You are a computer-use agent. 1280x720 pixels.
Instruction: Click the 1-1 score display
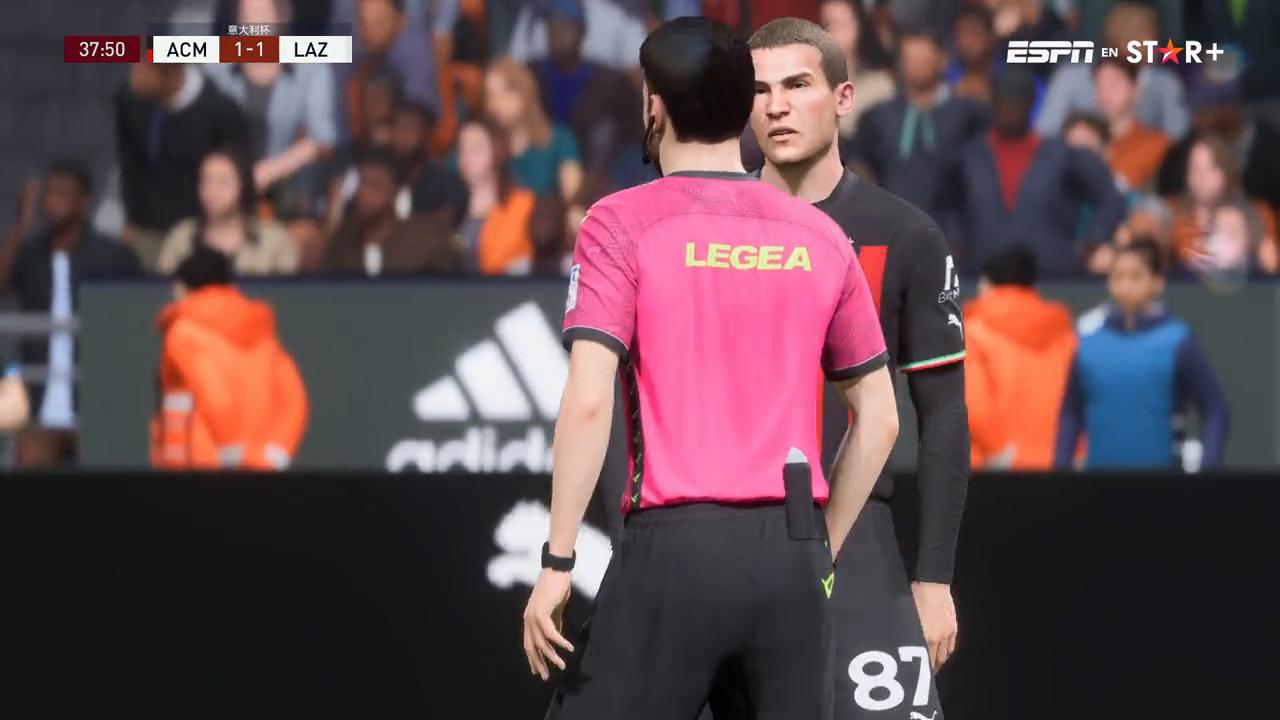pos(250,48)
